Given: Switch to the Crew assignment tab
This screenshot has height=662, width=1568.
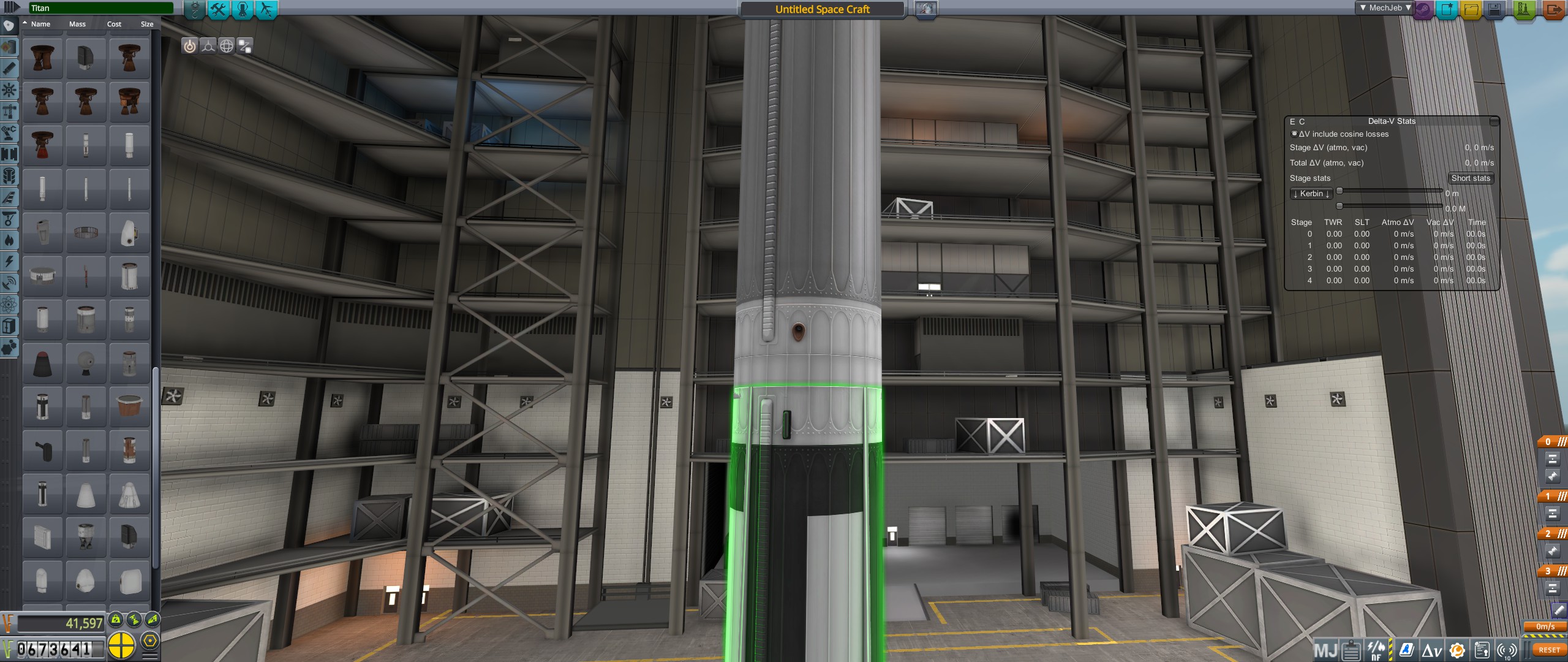Looking at the screenshot, I should pos(243,9).
